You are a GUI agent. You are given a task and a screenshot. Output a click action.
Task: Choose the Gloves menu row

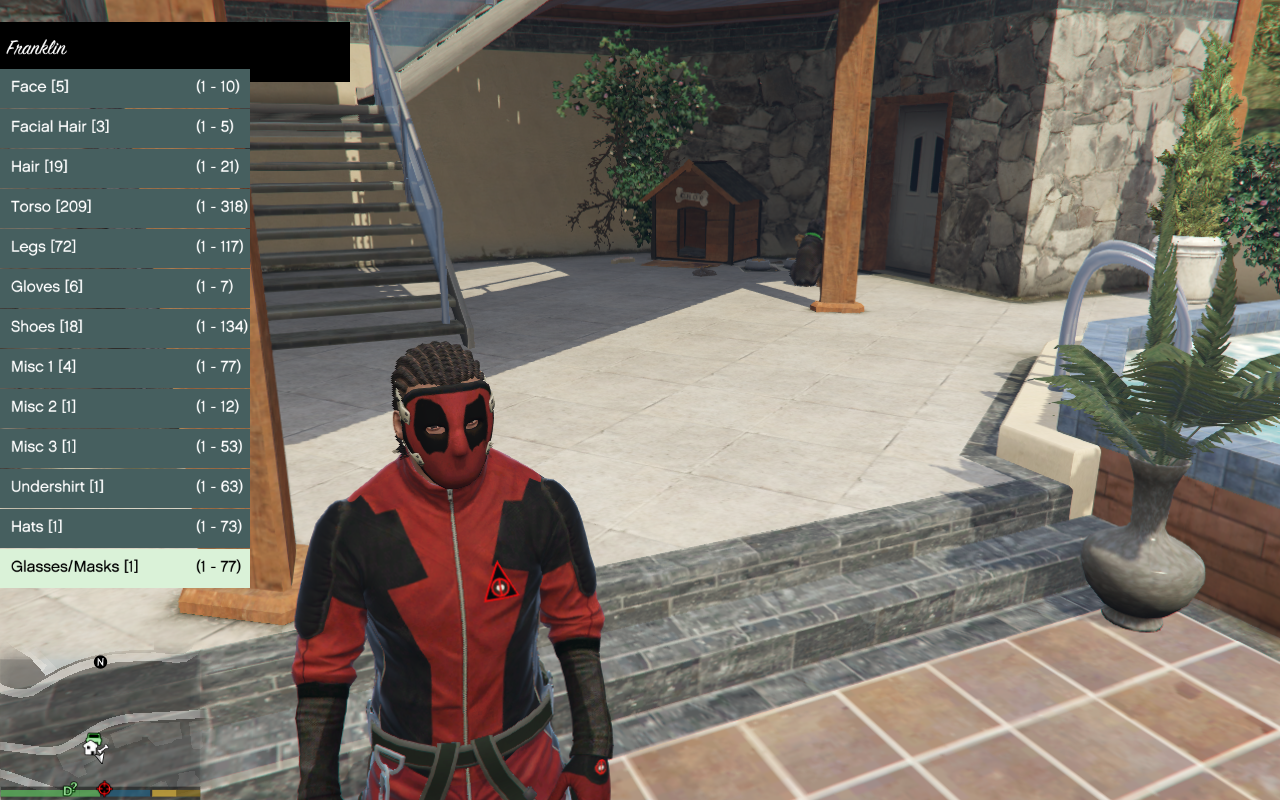tap(125, 287)
